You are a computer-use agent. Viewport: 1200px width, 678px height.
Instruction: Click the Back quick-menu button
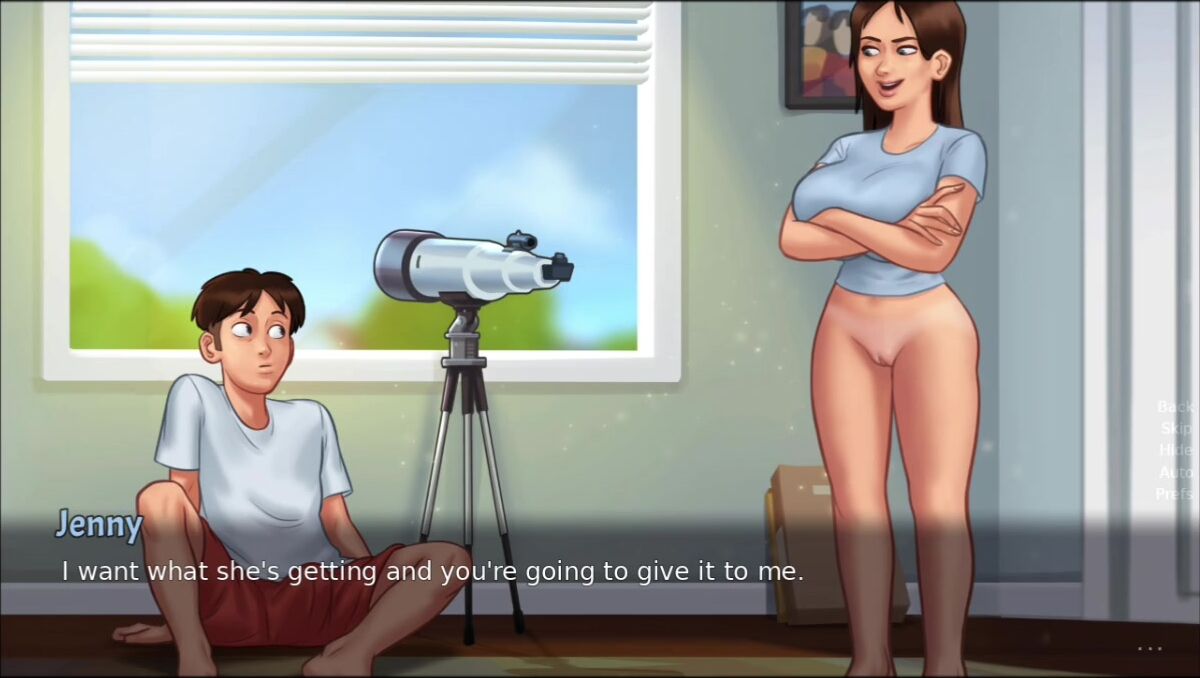point(1175,406)
